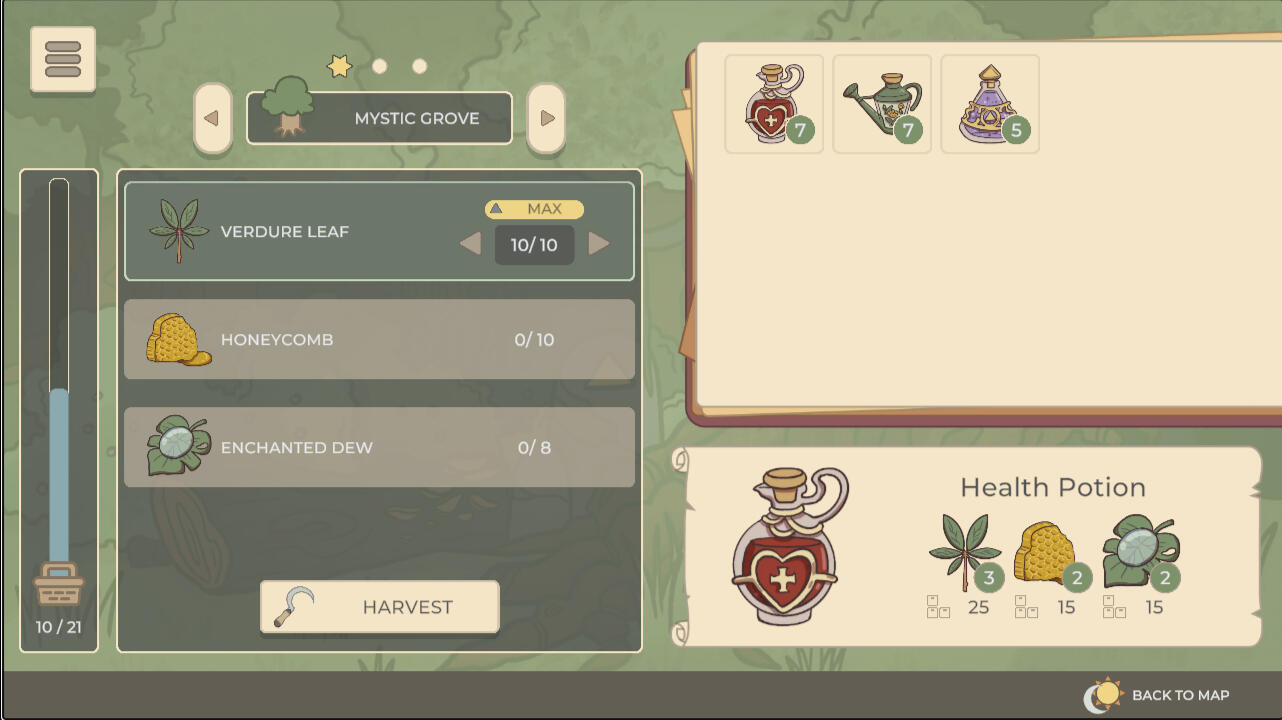This screenshot has height=720, width=1282.
Task: Increase the Verdure Leaf amount
Action: coord(599,243)
